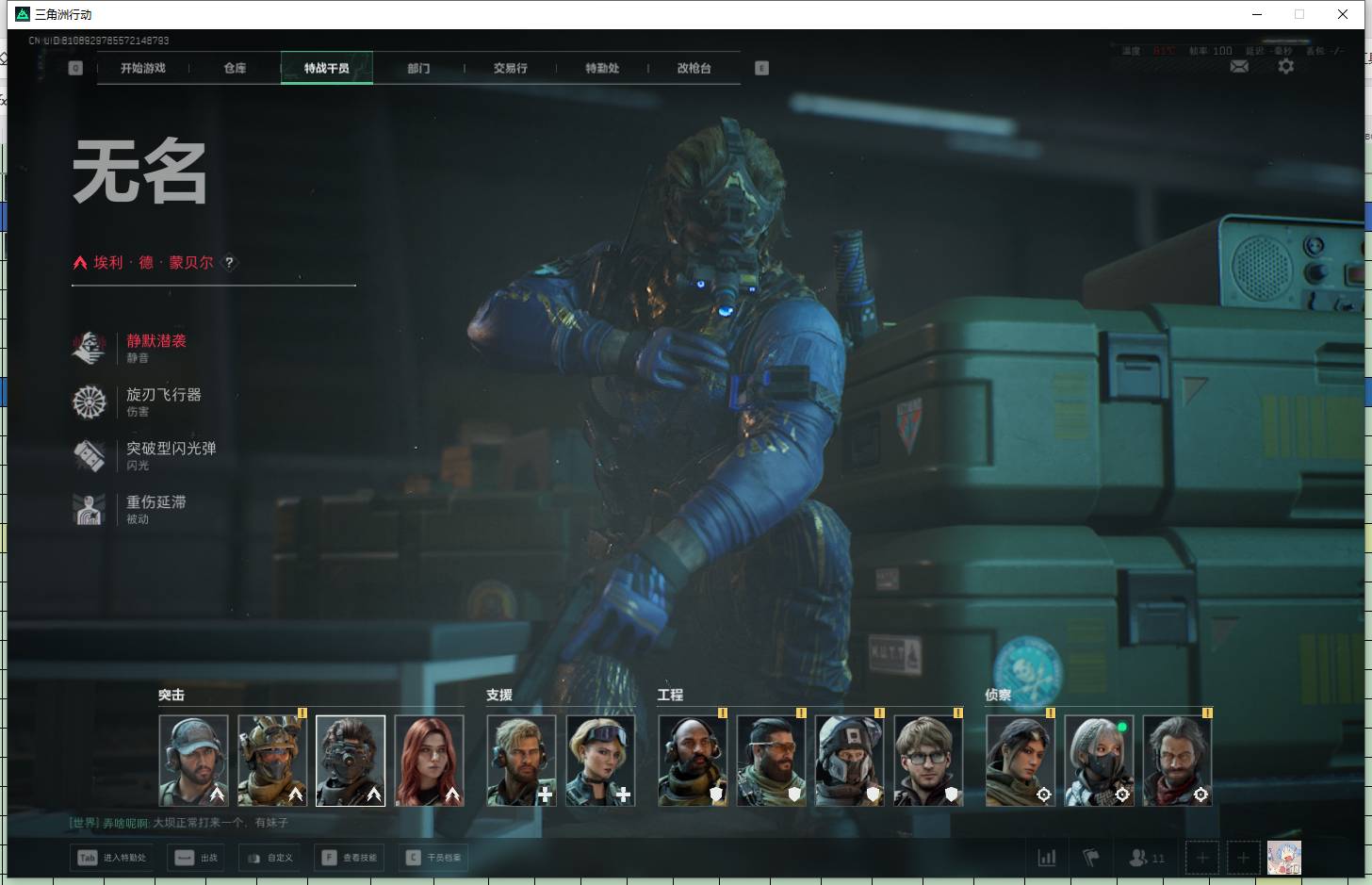Screen dimensions: 1372x885
Task: Choose the white-haired masked recon operator
Action: click(1099, 761)
